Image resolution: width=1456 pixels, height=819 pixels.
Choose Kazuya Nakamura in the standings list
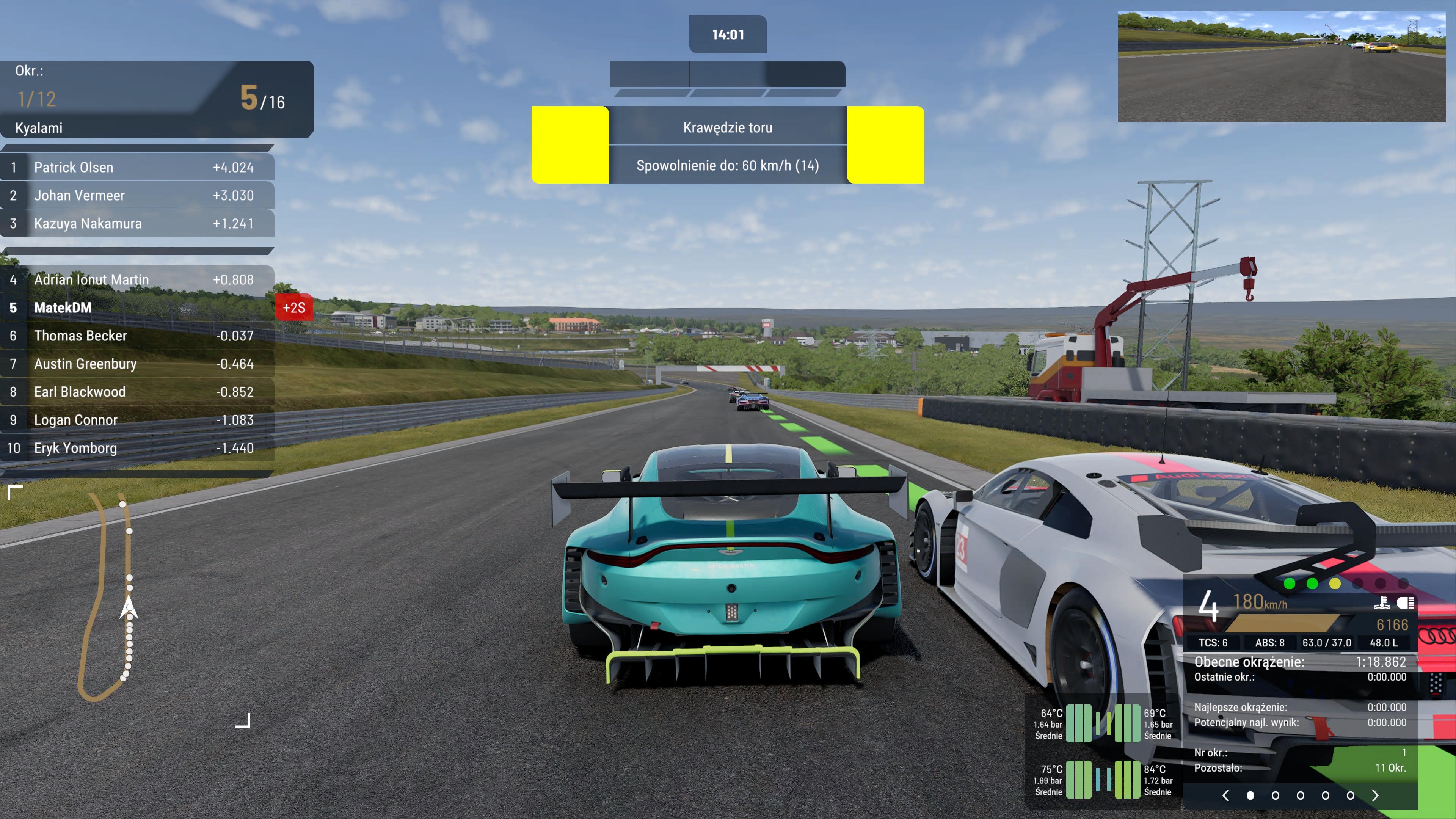137,223
